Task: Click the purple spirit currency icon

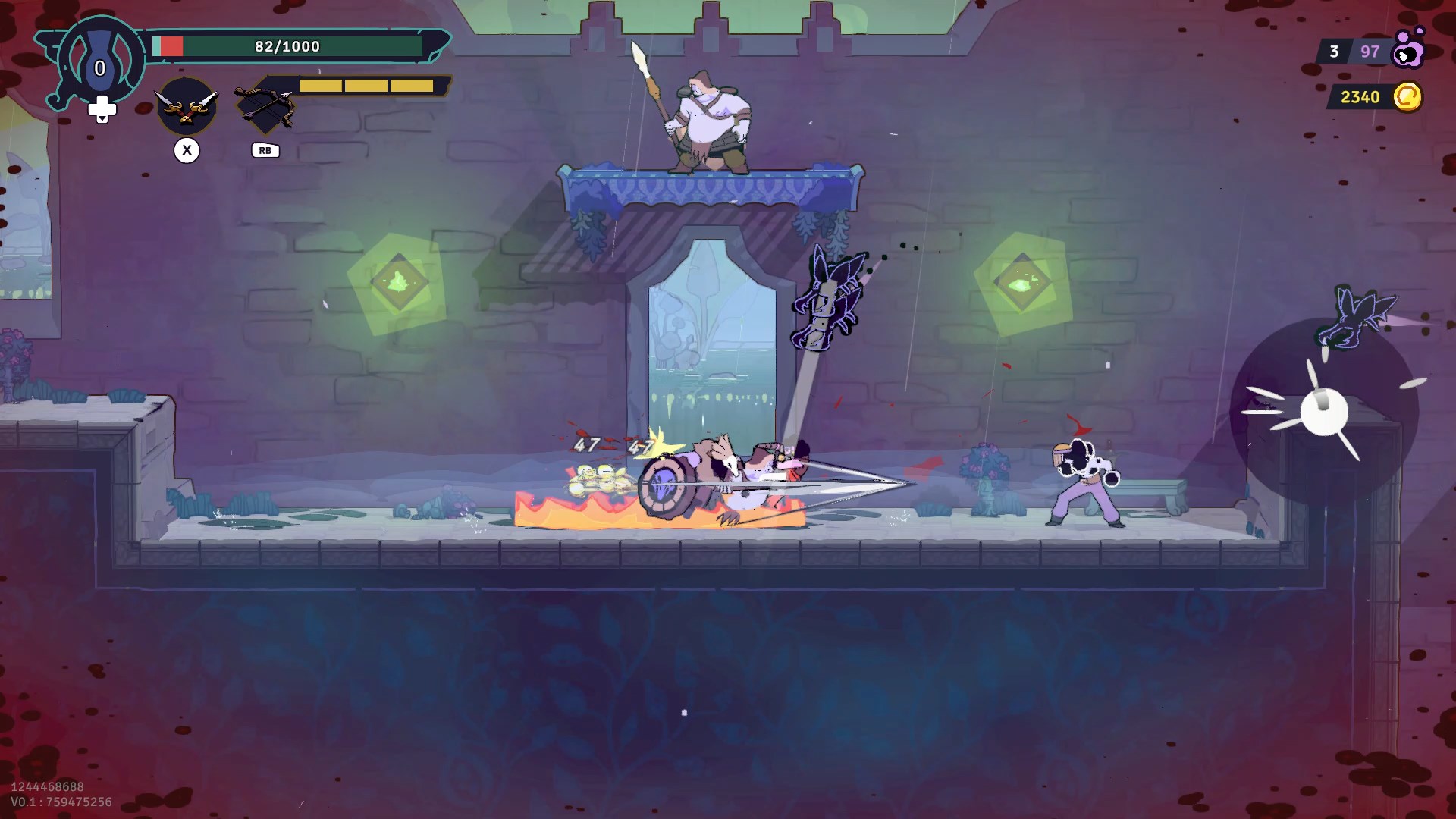Action: pos(1408,50)
